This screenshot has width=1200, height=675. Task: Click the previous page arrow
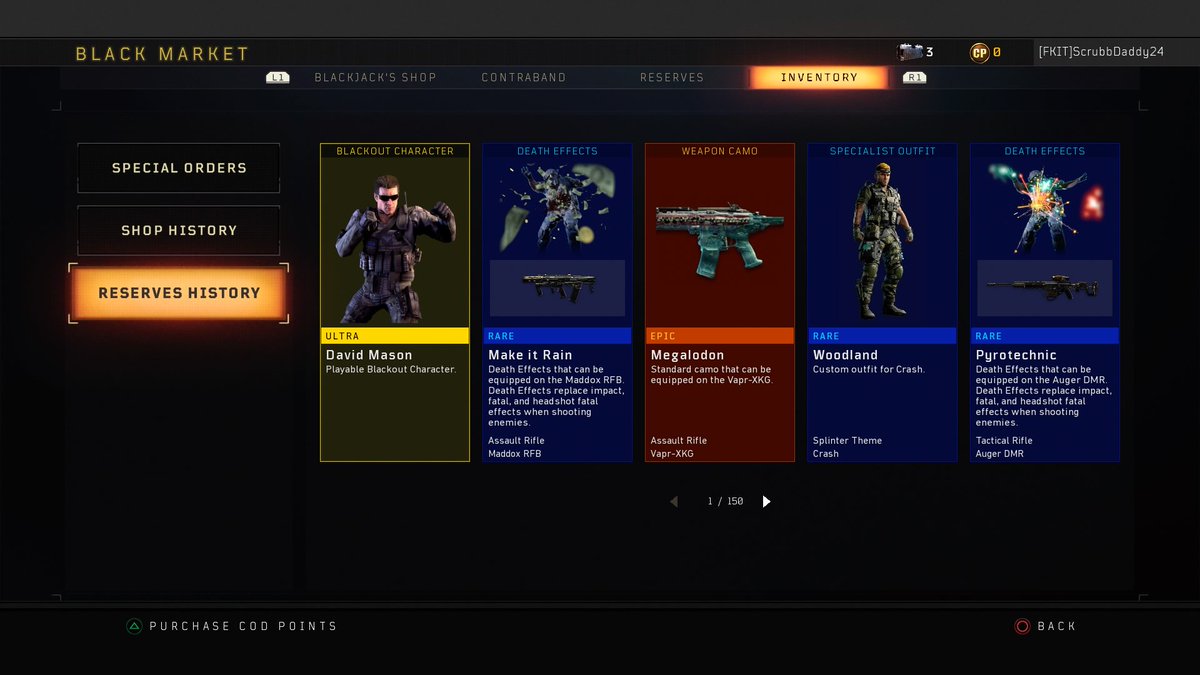pyautogui.click(x=674, y=502)
